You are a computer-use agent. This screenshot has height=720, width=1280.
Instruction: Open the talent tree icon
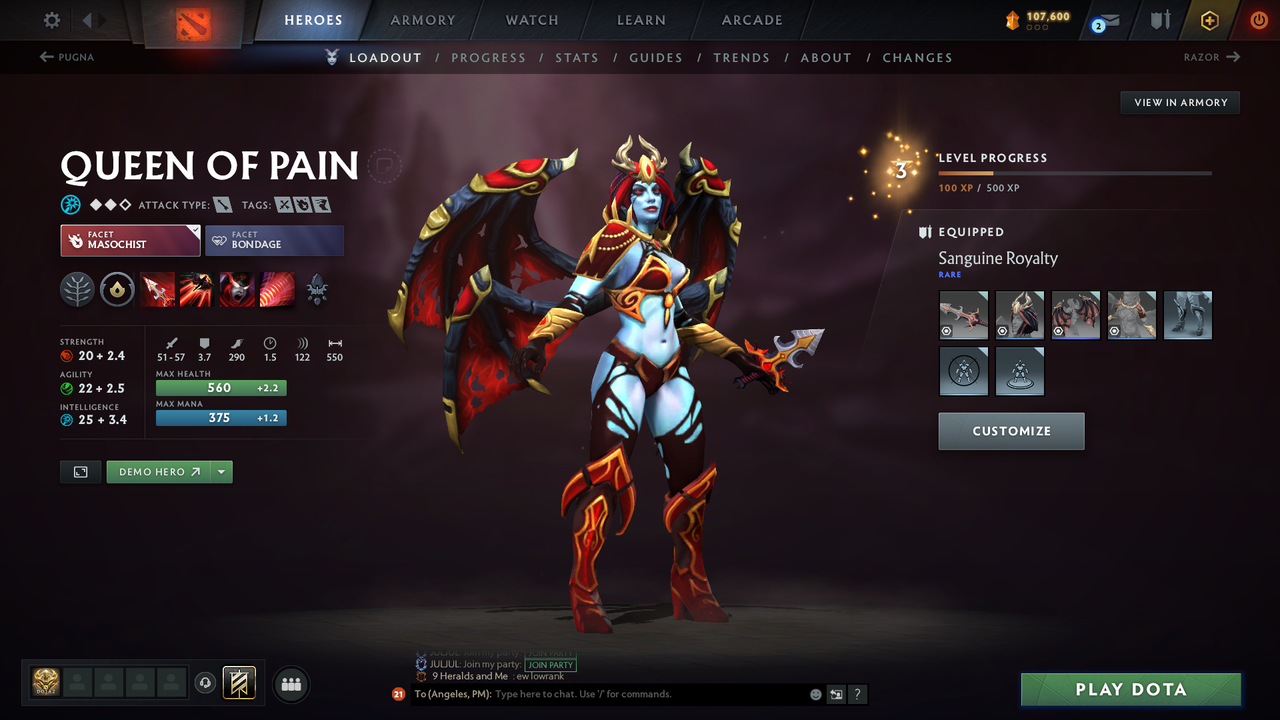point(78,290)
